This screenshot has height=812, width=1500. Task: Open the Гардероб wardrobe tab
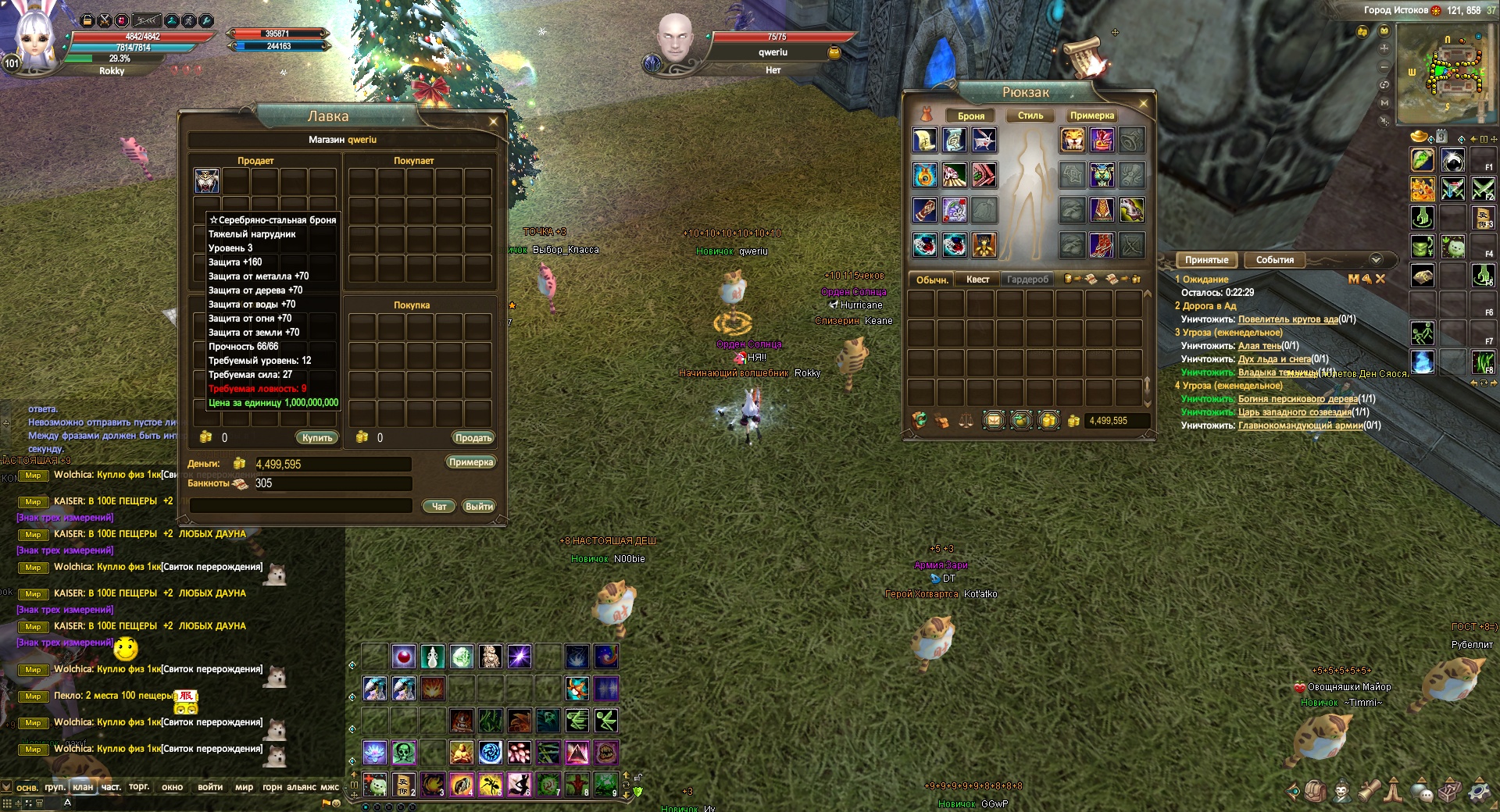(x=1027, y=280)
